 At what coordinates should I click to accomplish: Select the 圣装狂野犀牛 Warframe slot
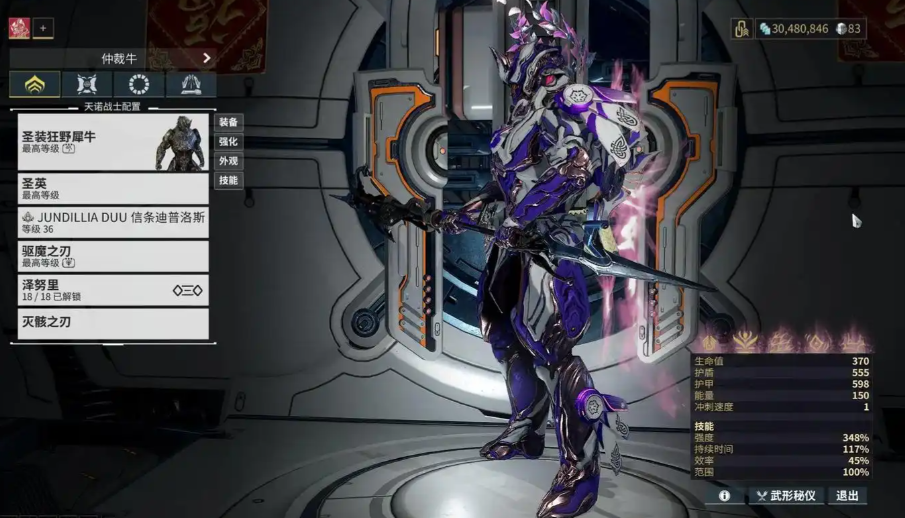coord(113,142)
